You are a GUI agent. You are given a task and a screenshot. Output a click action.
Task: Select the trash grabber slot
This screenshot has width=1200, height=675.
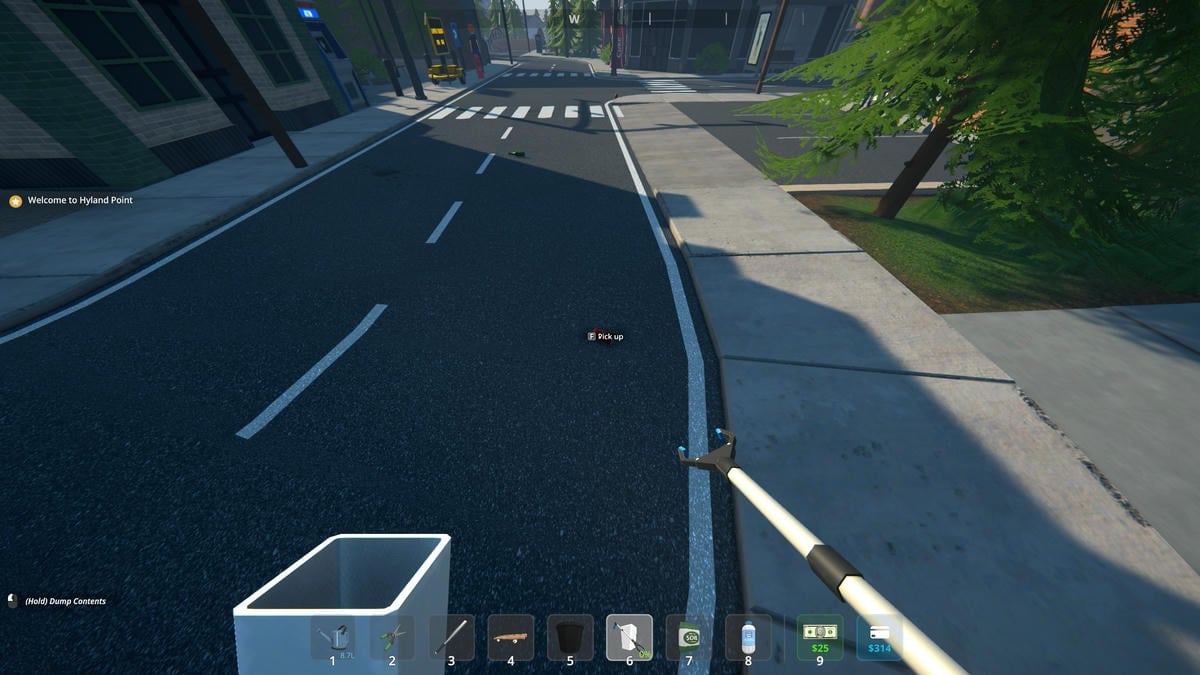[x=629, y=637]
